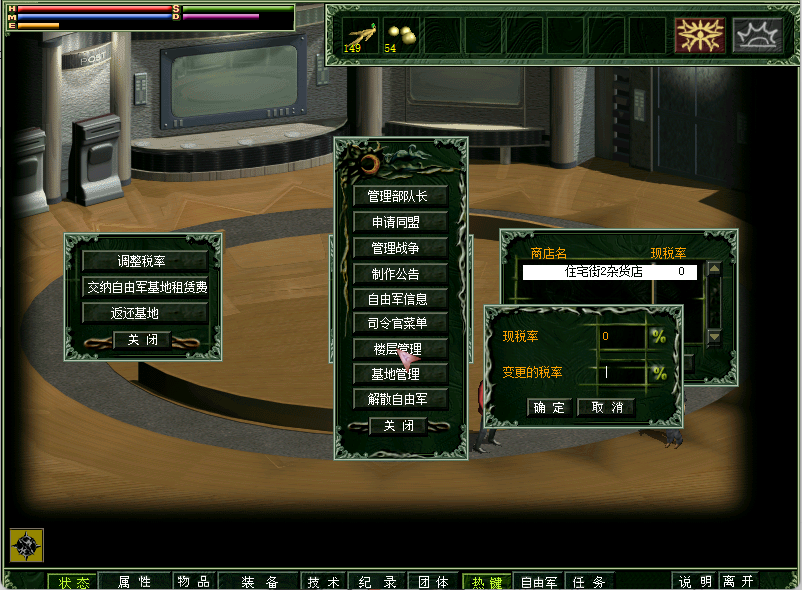Screen dimensions: 802x590
Task: Choose 交纳自由军基地租赁费 option
Action: 144,287
